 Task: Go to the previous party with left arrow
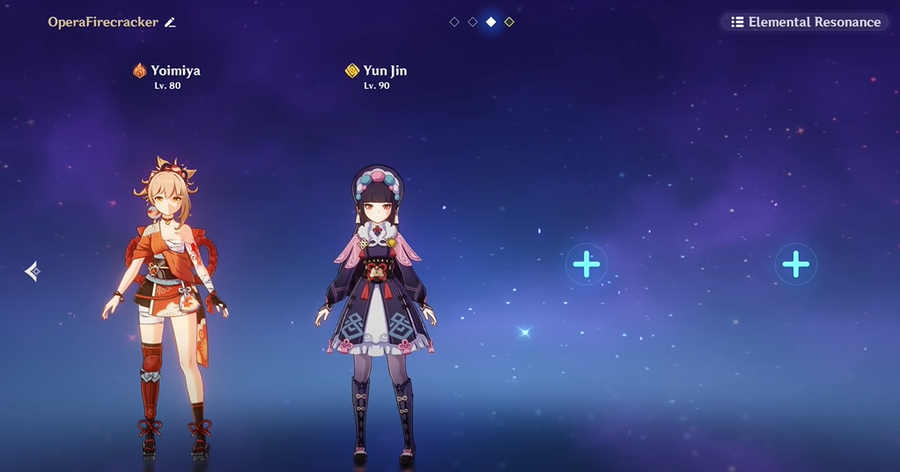click(x=32, y=270)
